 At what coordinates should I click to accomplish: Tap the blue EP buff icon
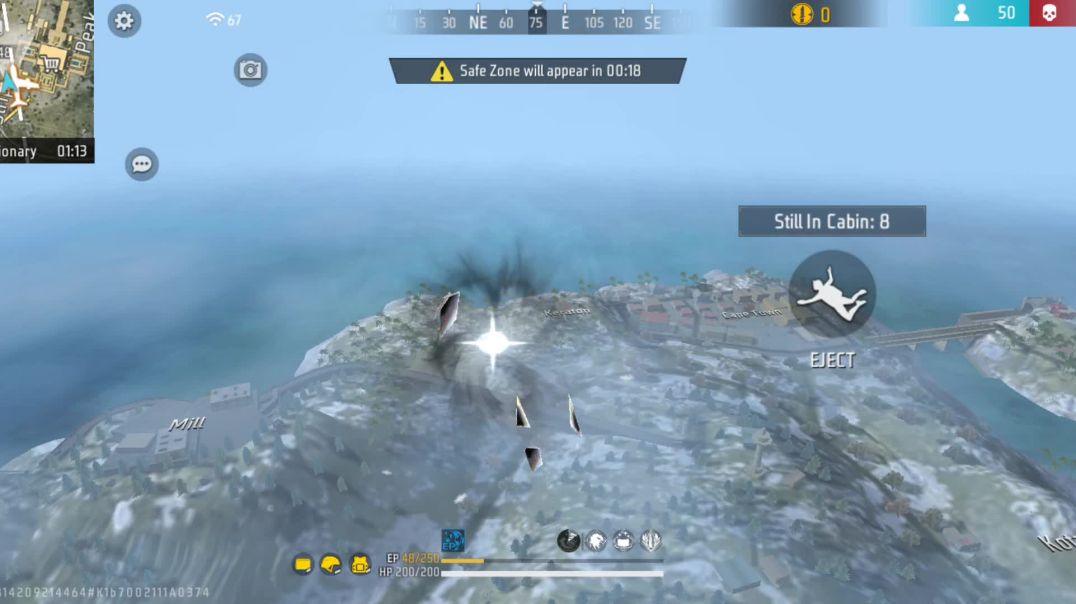click(453, 541)
